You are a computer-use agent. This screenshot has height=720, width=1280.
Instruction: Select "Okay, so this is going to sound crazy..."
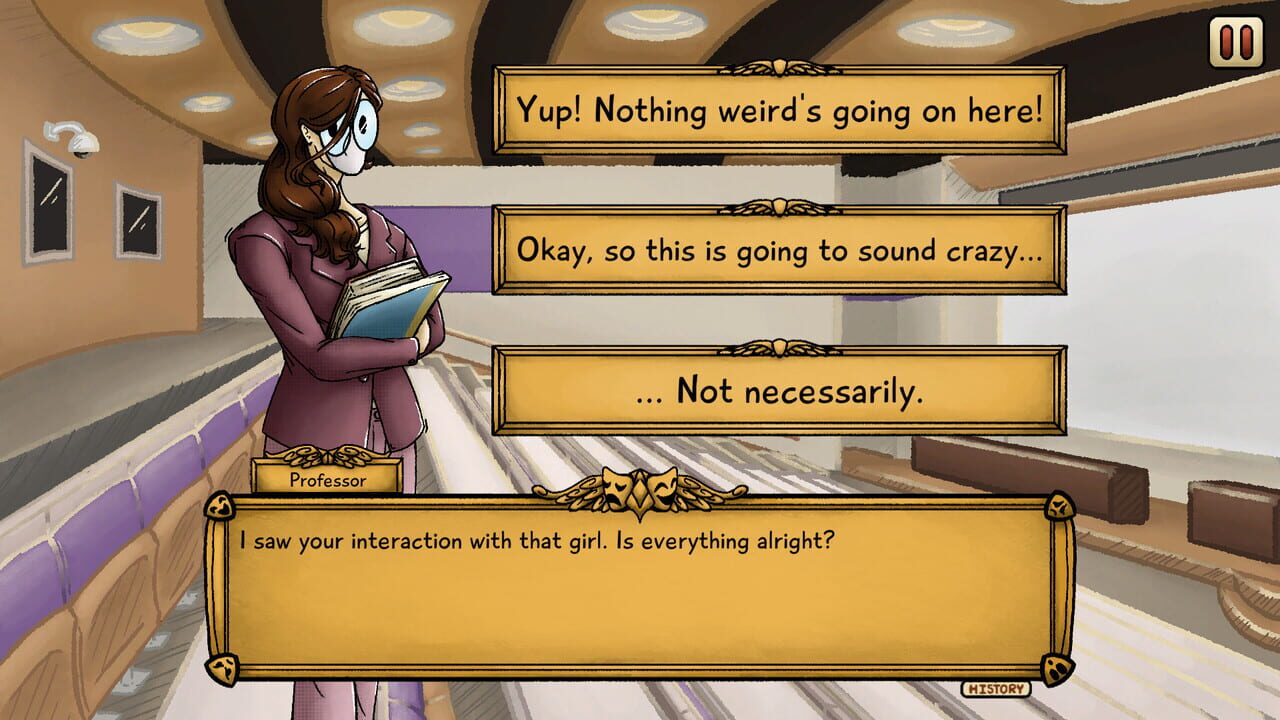tap(779, 250)
